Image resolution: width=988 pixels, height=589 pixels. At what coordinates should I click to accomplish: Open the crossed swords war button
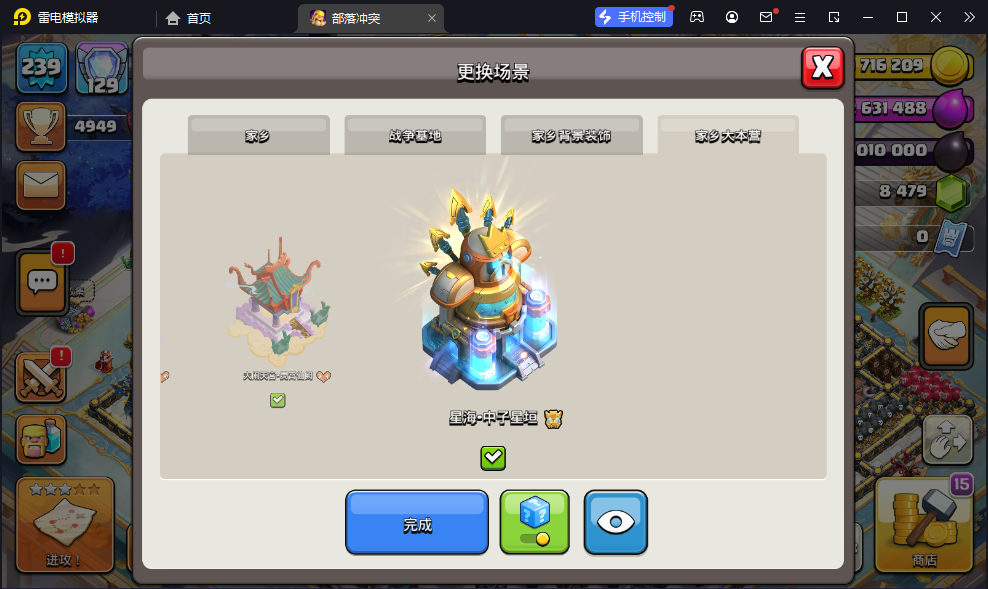tap(41, 378)
